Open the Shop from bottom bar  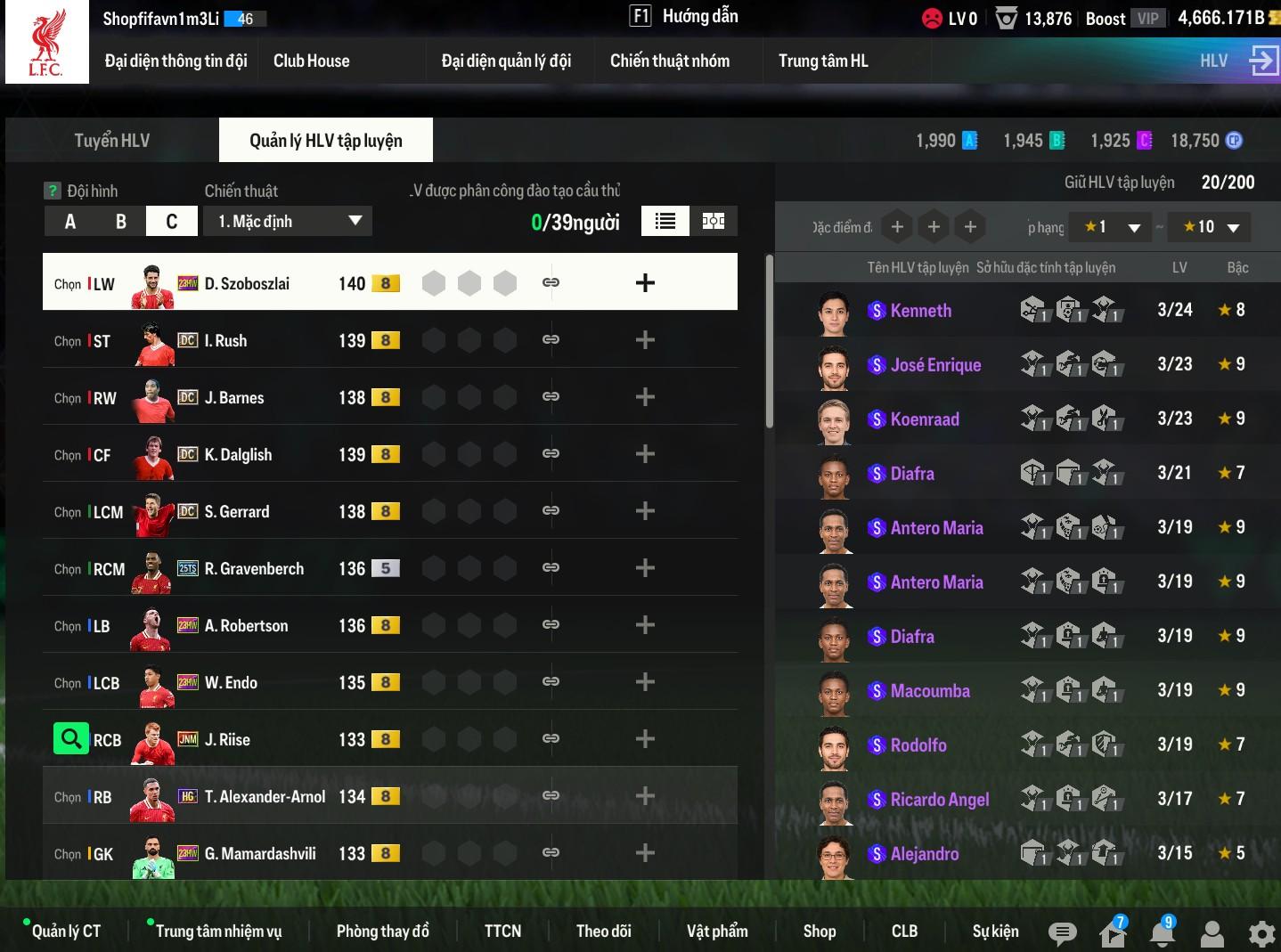[819, 931]
